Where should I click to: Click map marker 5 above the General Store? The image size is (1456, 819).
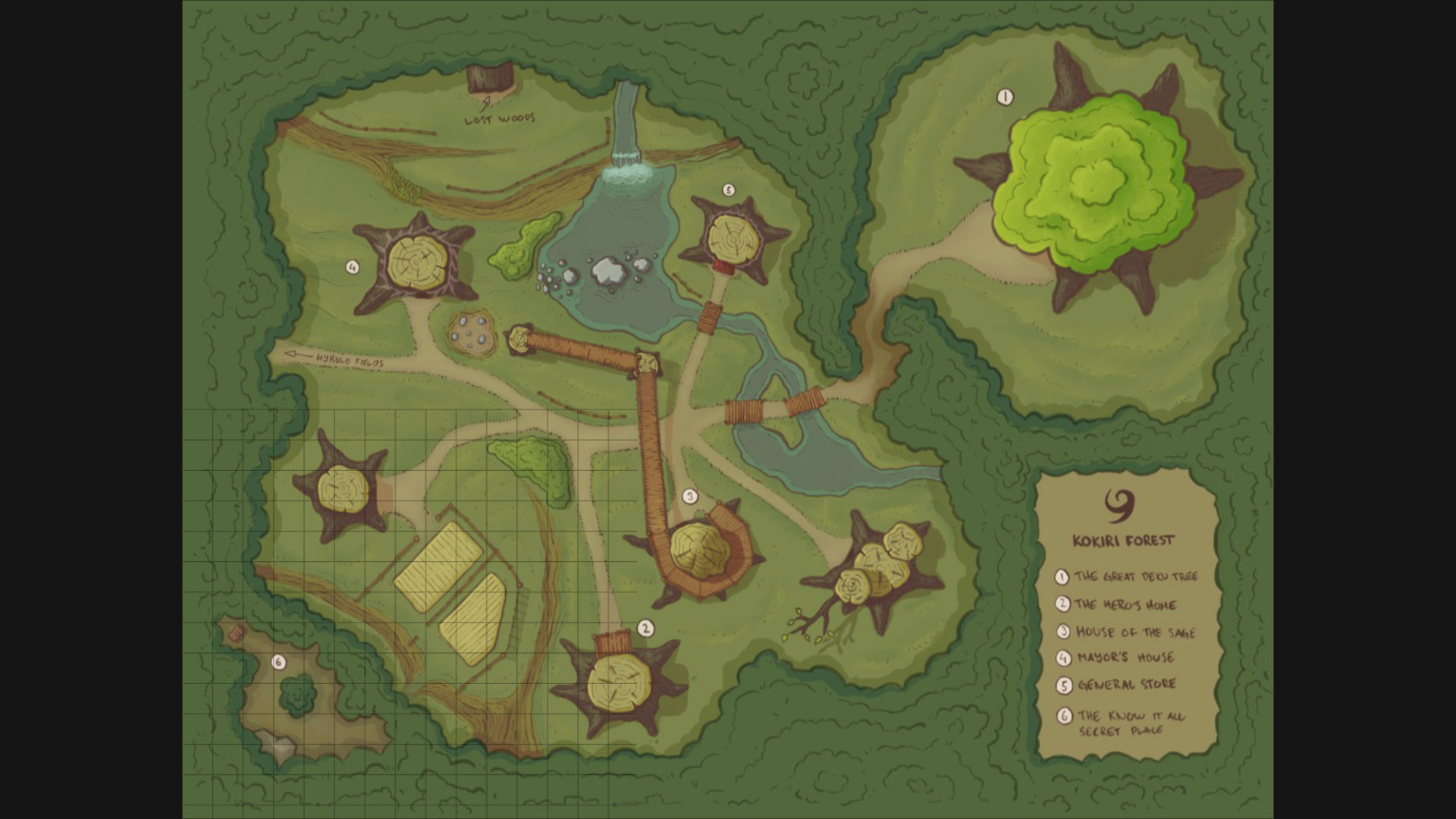point(728,190)
